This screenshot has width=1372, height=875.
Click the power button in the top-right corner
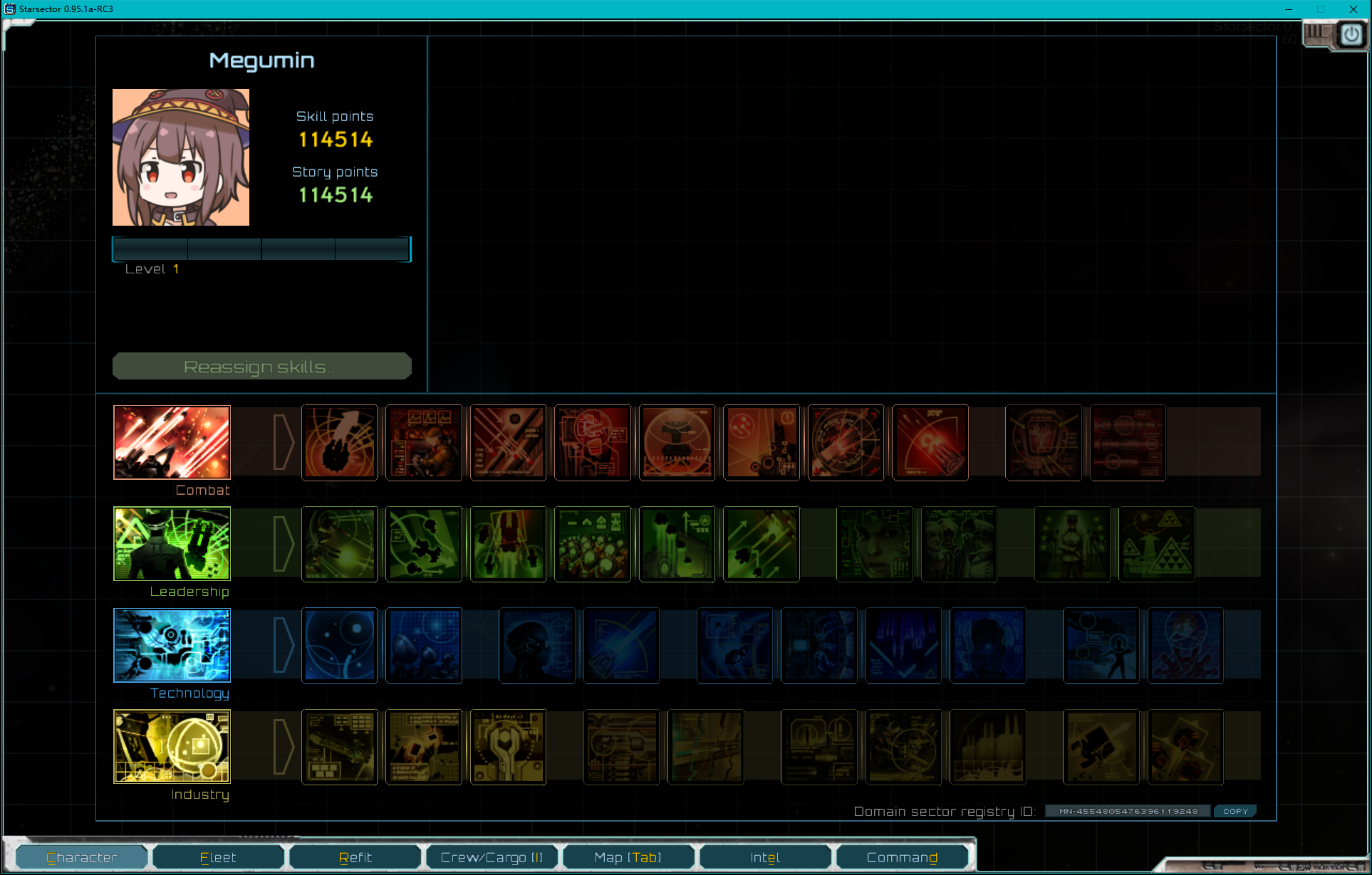[x=1350, y=33]
